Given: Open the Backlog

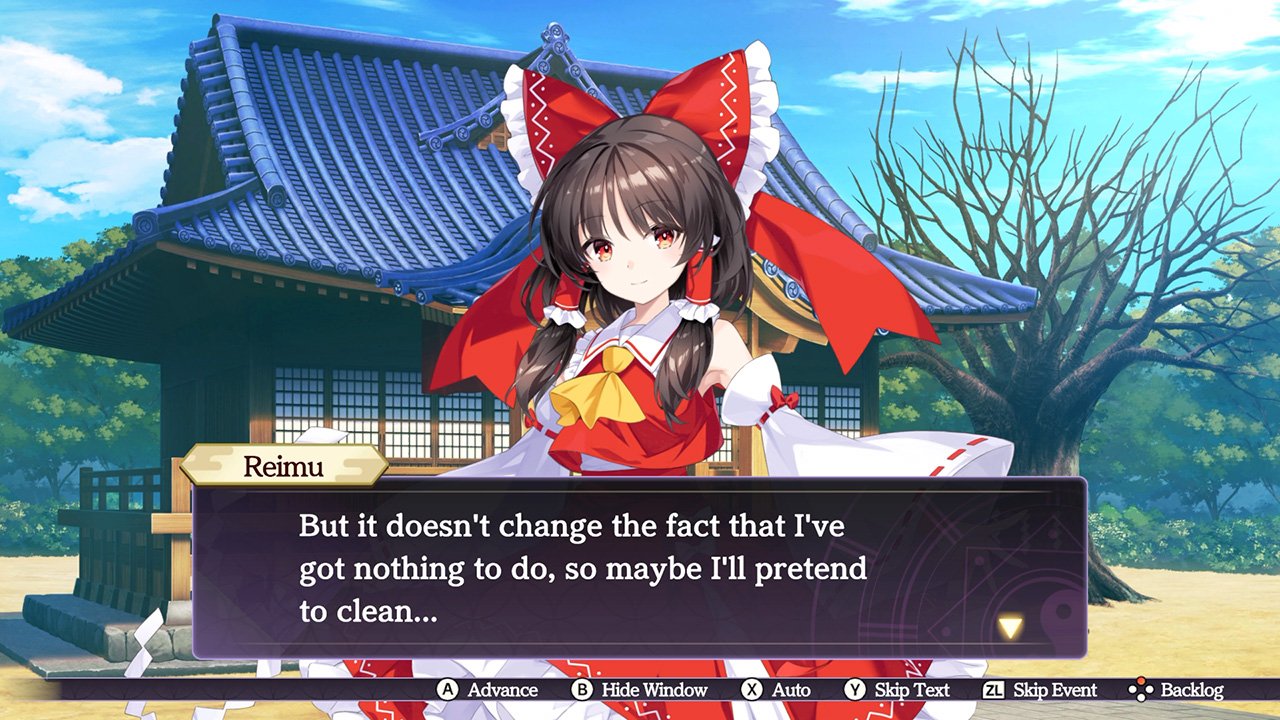Looking at the screenshot, I should [1191, 691].
